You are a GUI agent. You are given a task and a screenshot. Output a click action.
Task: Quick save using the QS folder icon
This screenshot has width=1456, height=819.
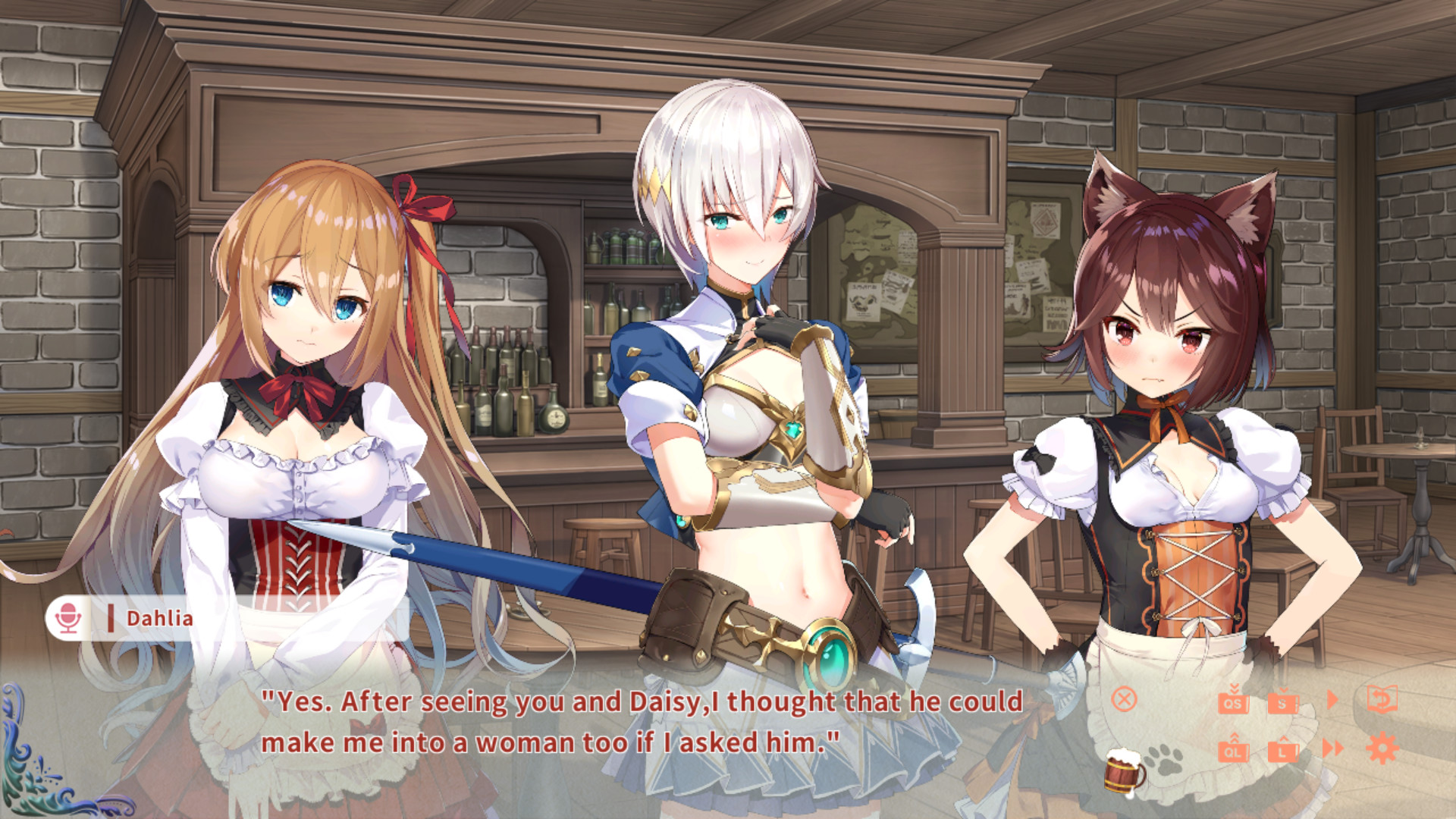click(x=1233, y=703)
